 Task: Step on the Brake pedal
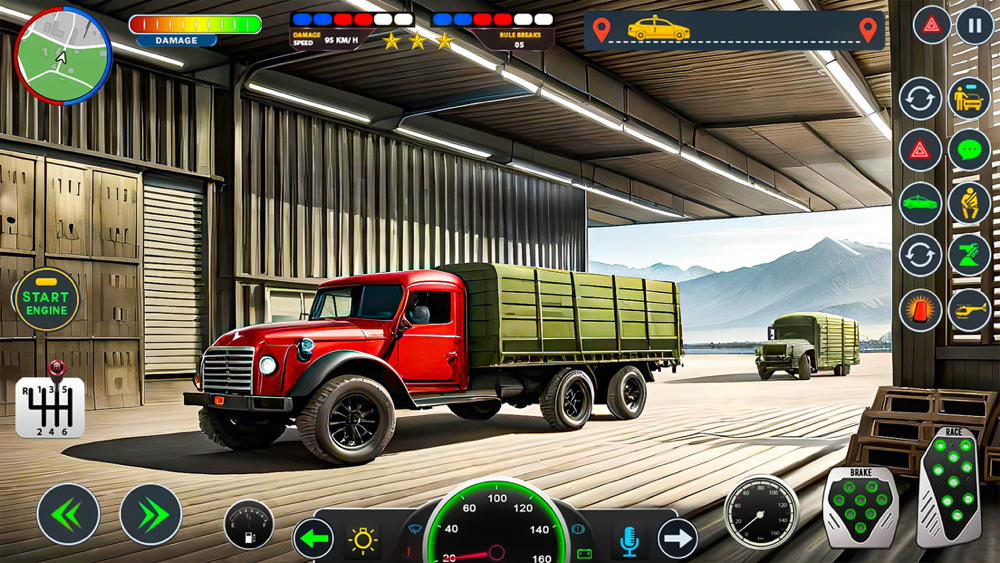coord(860,506)
